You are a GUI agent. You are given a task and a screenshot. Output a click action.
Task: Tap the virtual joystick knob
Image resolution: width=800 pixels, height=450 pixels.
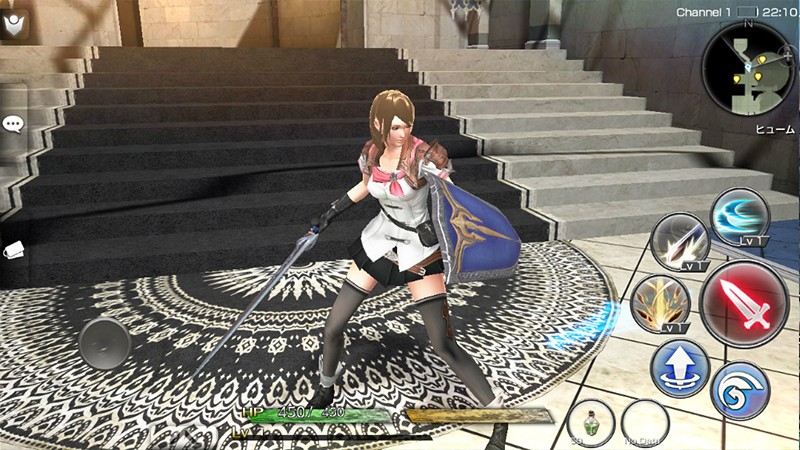point(105,343)
